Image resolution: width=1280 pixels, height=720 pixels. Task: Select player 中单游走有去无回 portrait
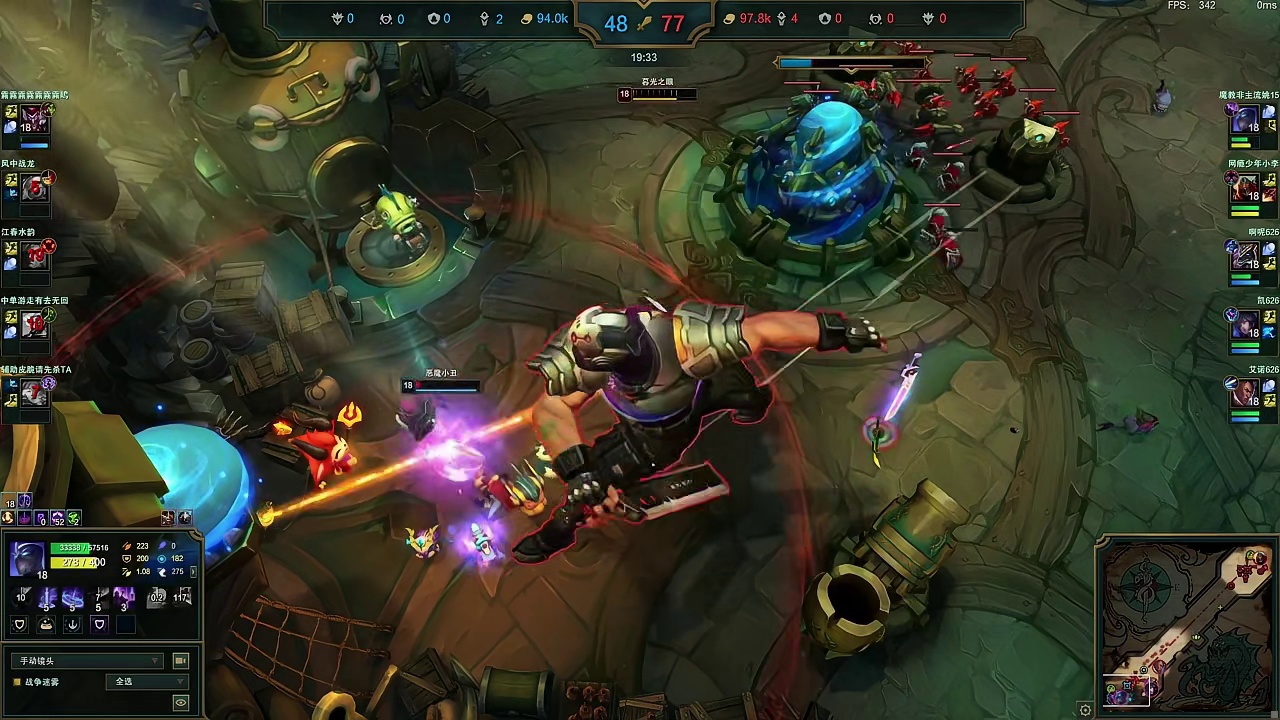click(34, 323)
